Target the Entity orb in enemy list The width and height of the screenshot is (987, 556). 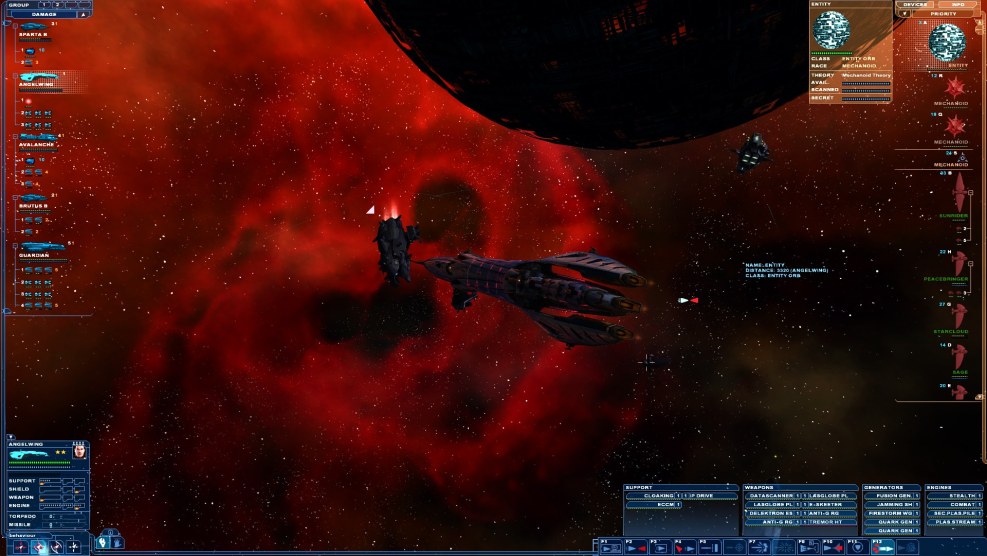pos(948,42)
